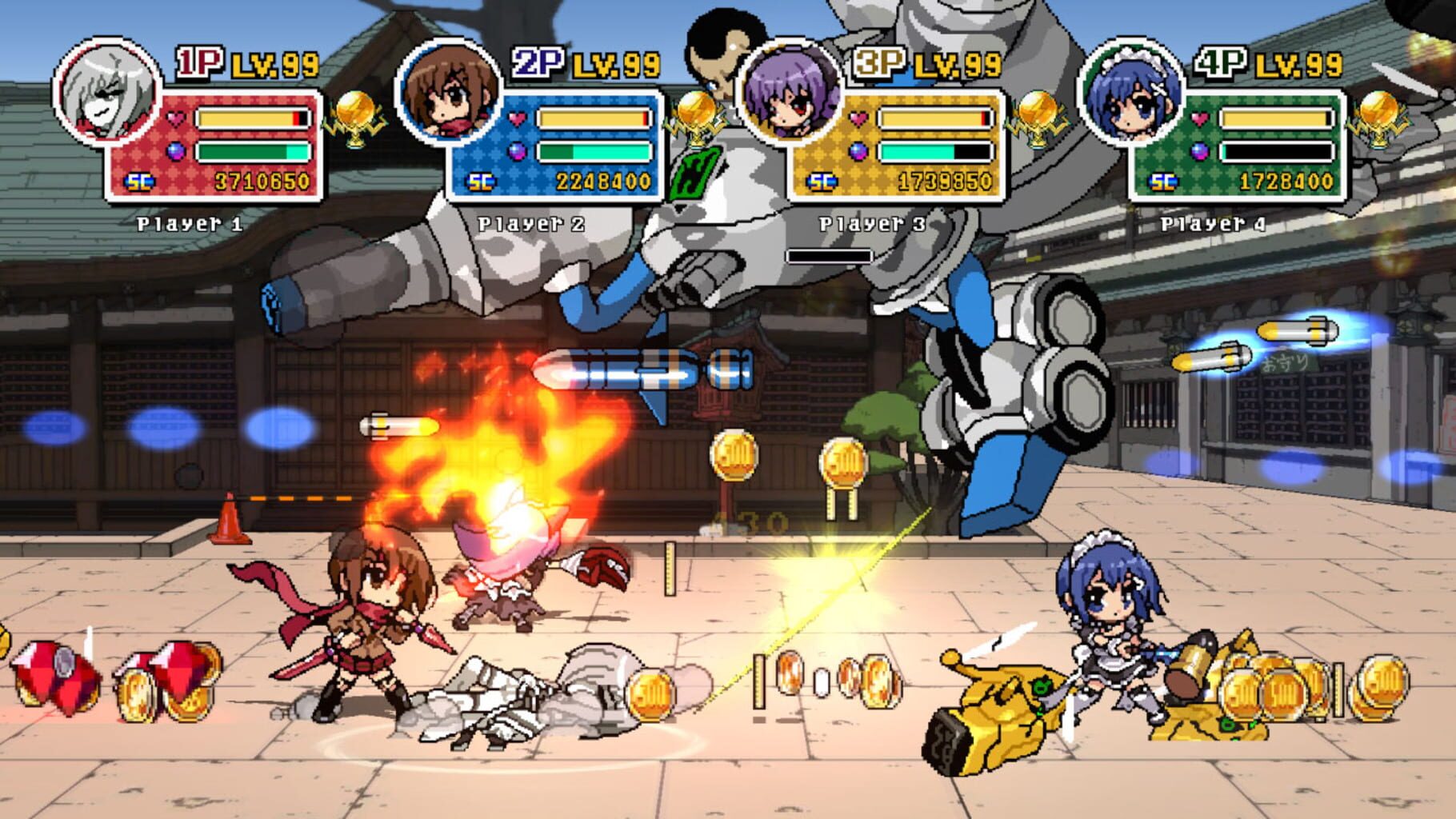Expand the boss health bar below Player 3
The height and width of the screenshot is (819, 1456).
coord(830,254)
